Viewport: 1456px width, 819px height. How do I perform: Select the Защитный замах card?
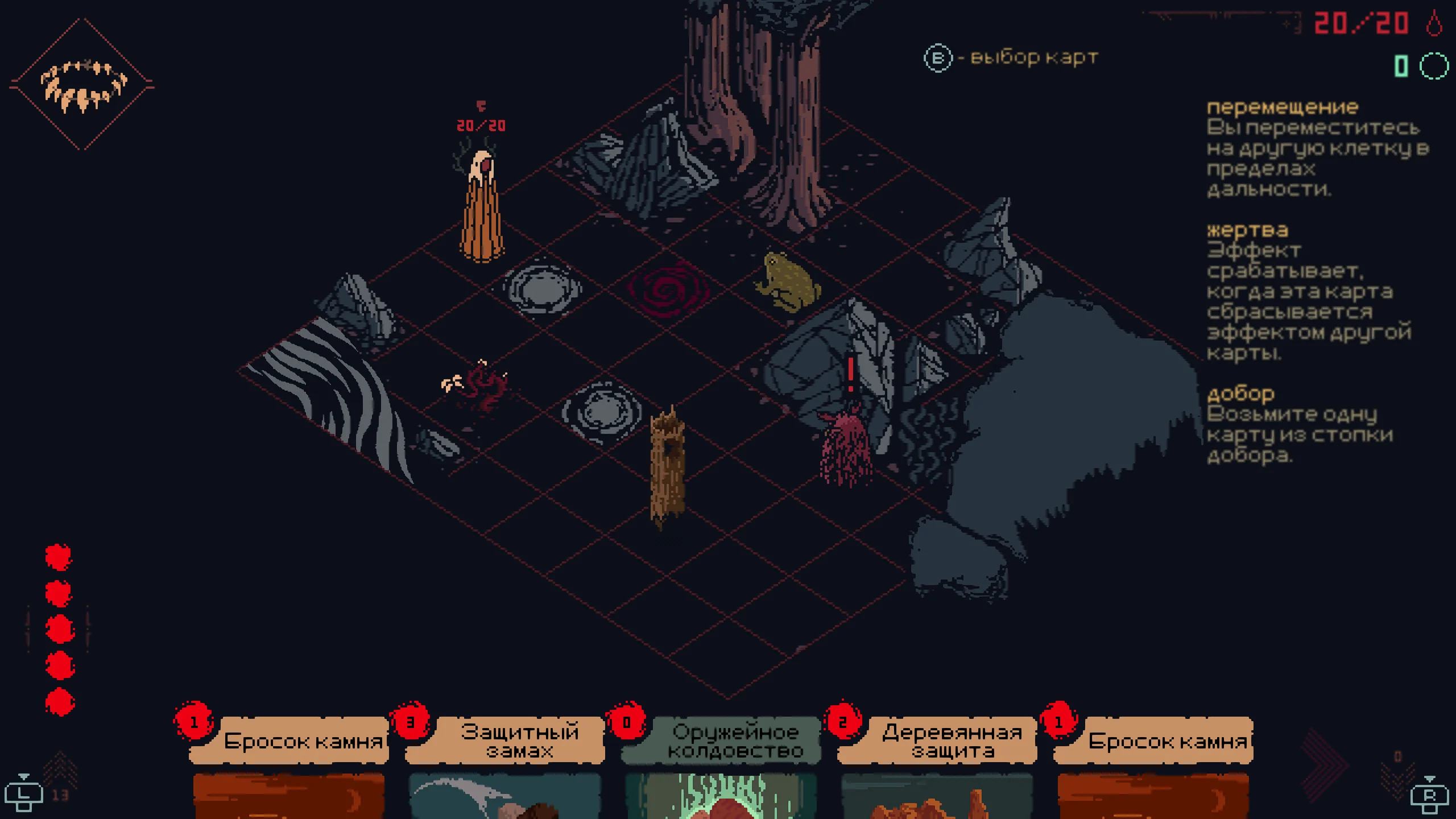pyautogui.click(x=505, y=762)
